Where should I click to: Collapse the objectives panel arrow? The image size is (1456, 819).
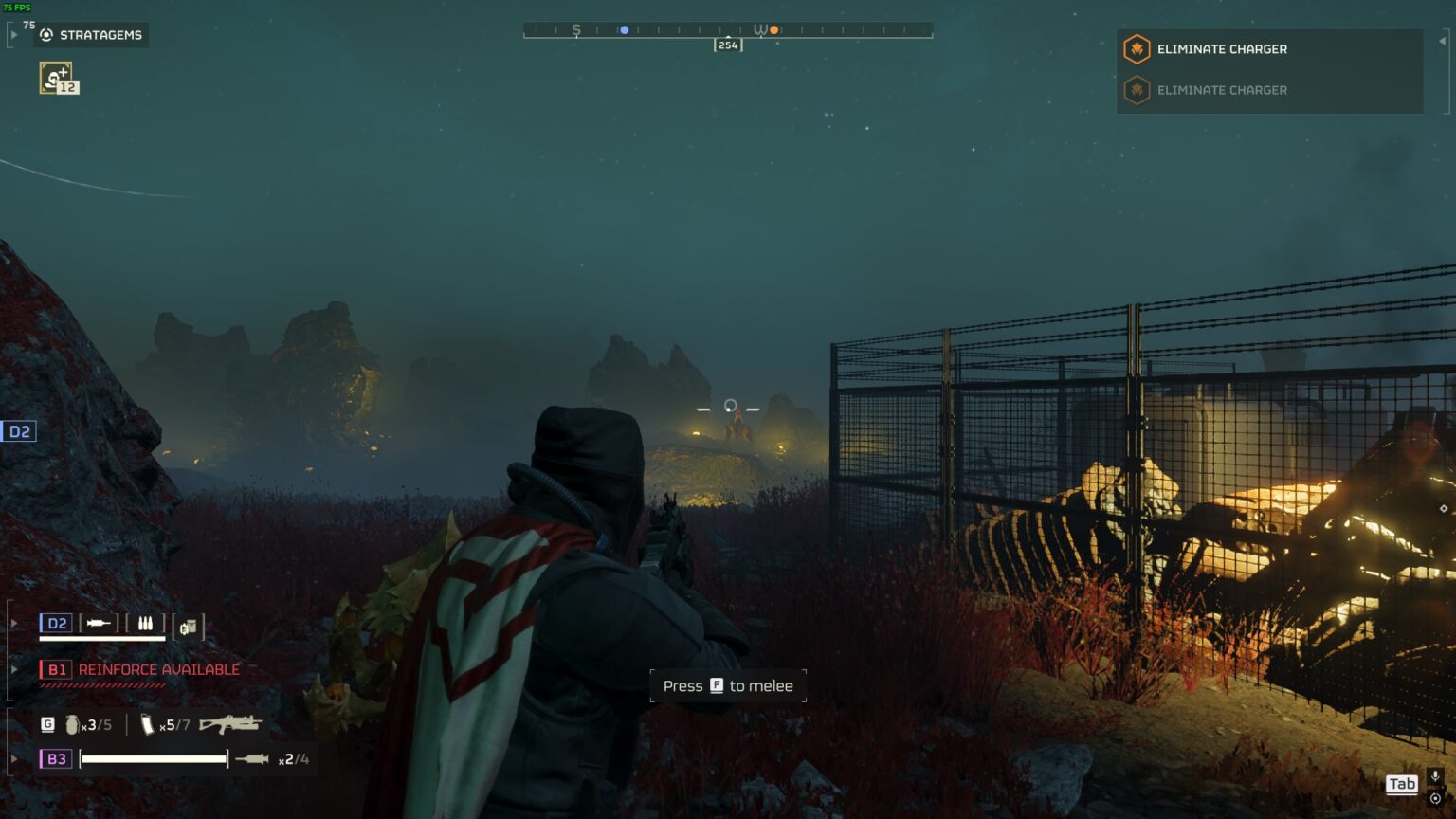pos(1443,42)
